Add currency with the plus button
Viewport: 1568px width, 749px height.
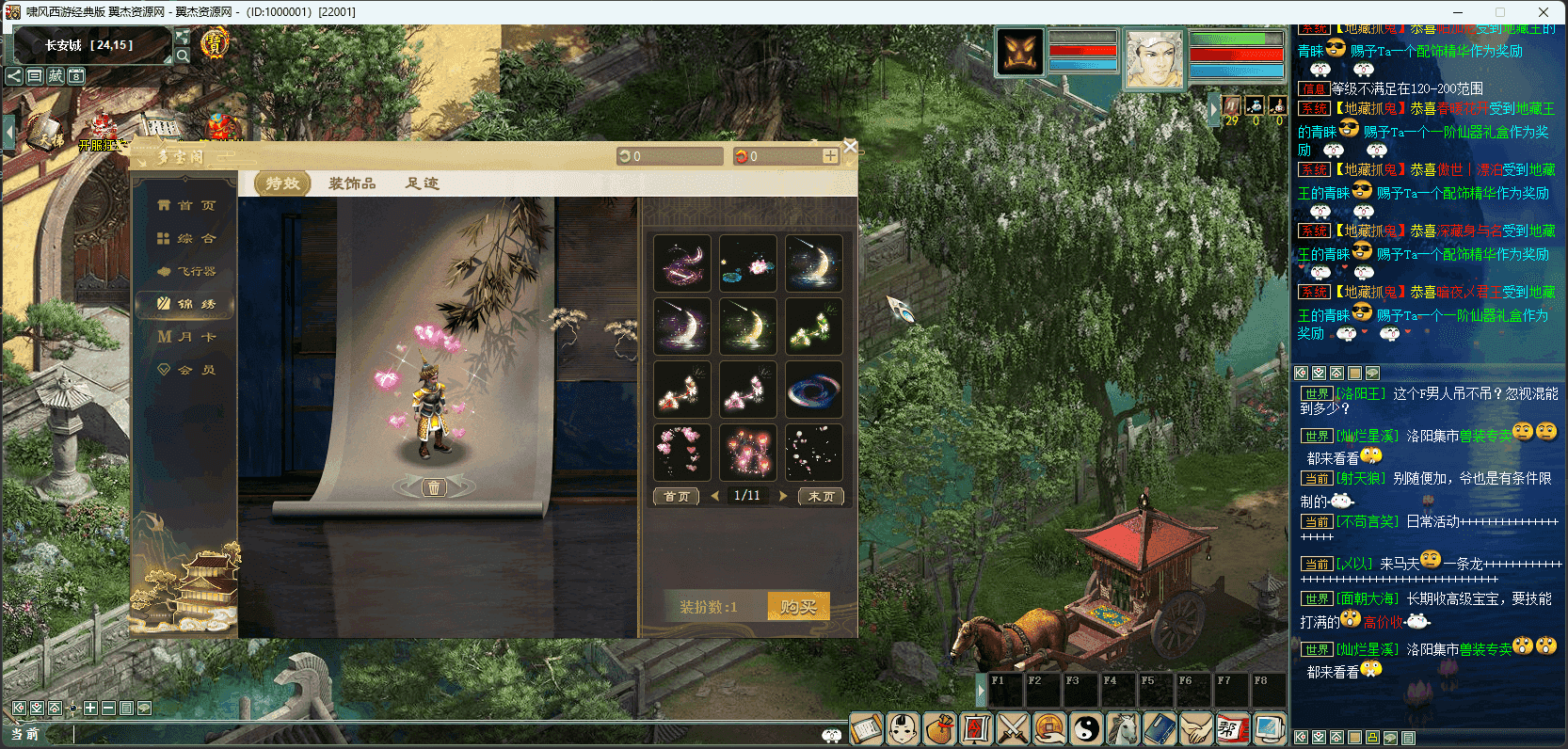[x=830, y=156]
